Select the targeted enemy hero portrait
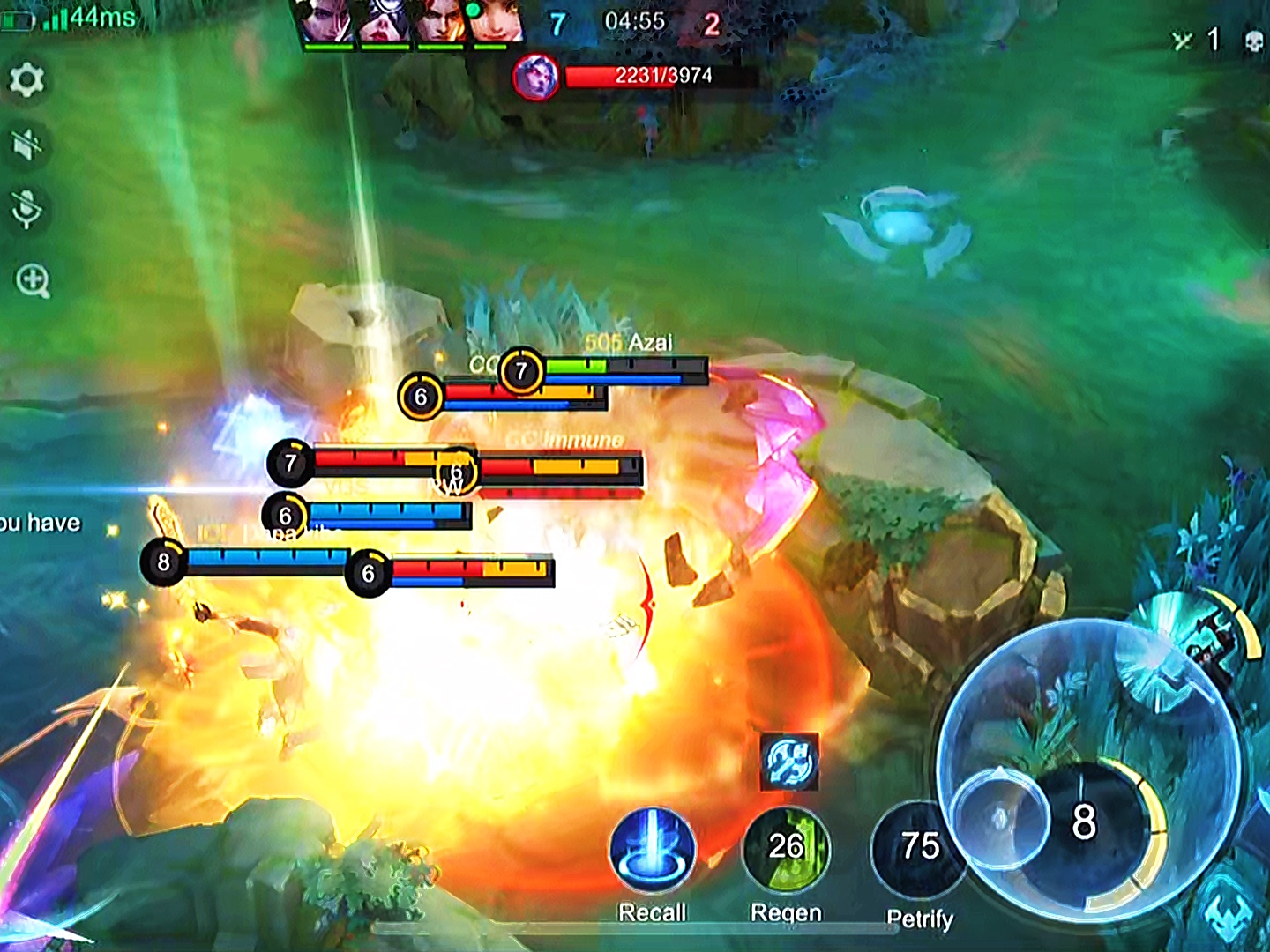This screenshot has width=1270, height=952. pos(535,77)
